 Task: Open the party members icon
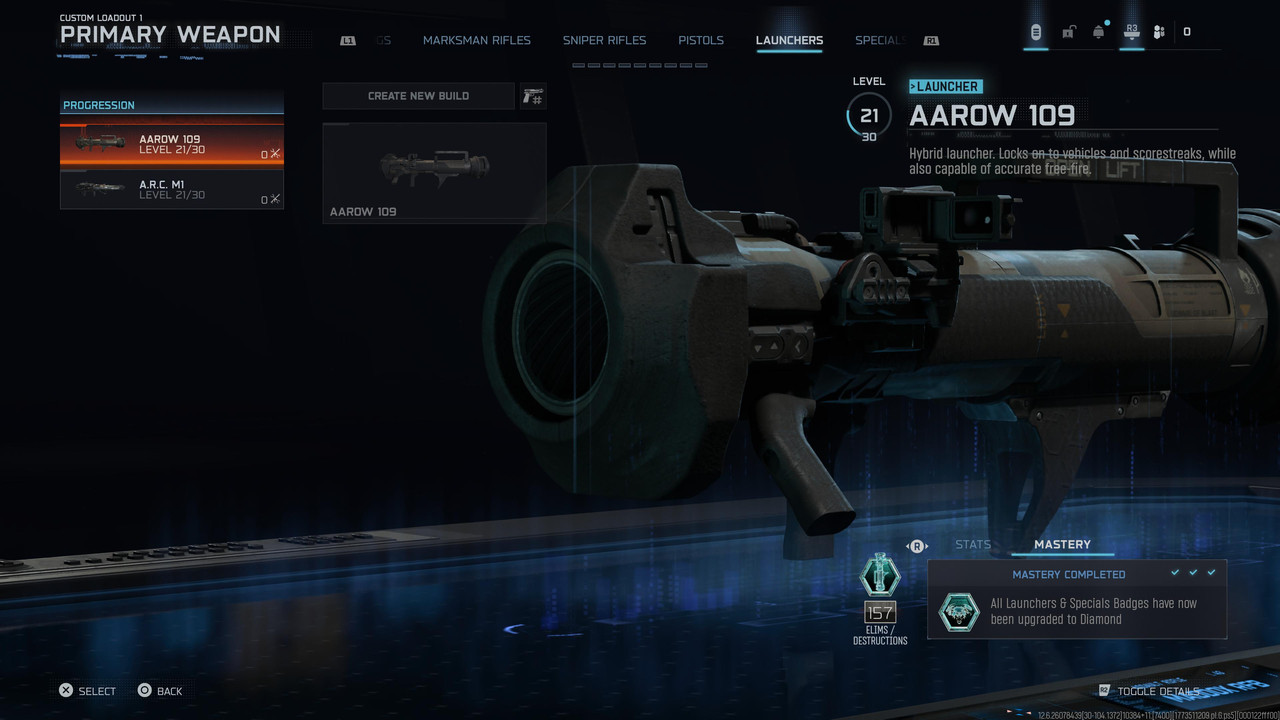[x=1159, y=32]
